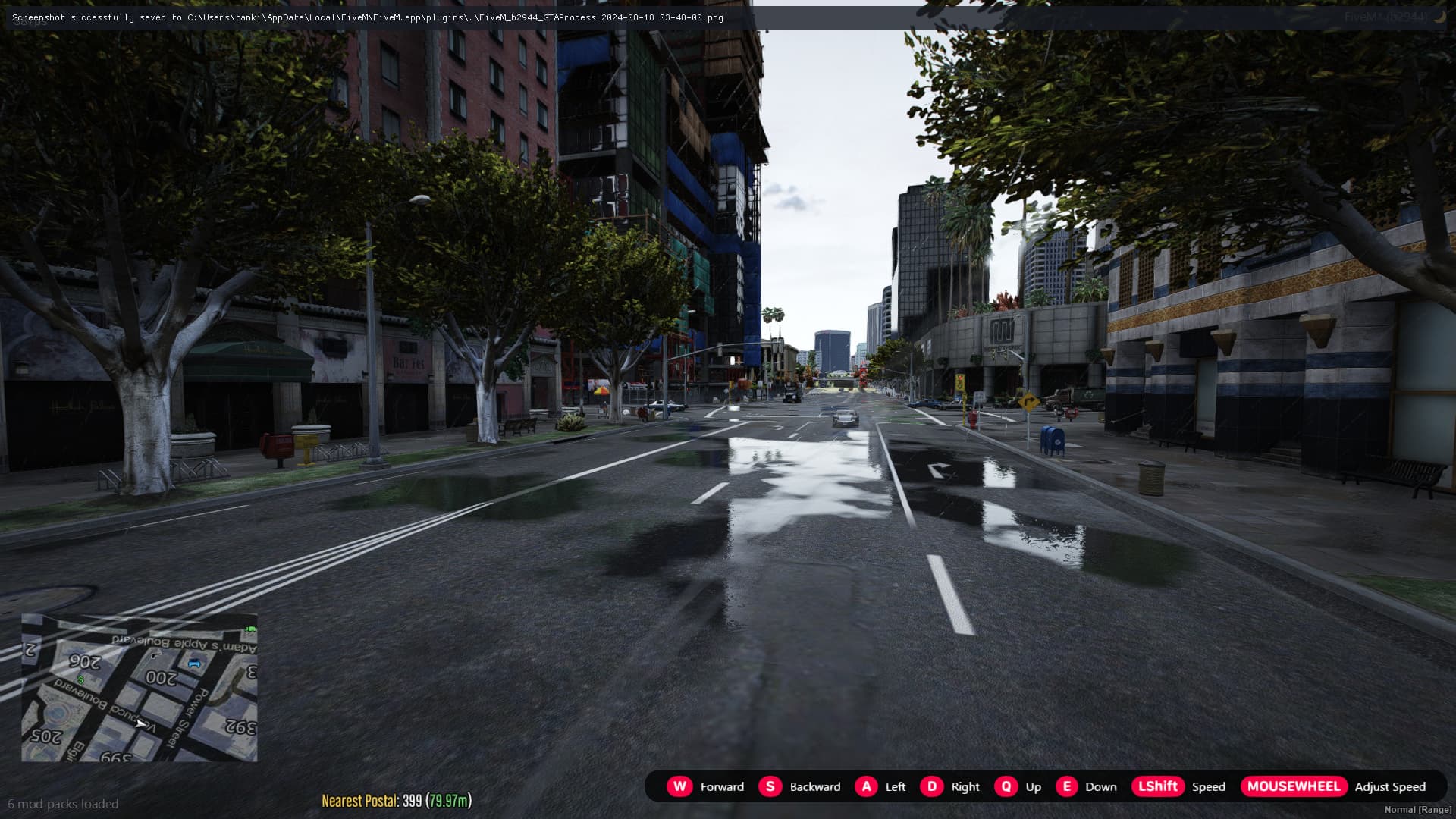Click the W Forward keybind icon
Viewport: 1456px width, 819px height.
(680, 786)
